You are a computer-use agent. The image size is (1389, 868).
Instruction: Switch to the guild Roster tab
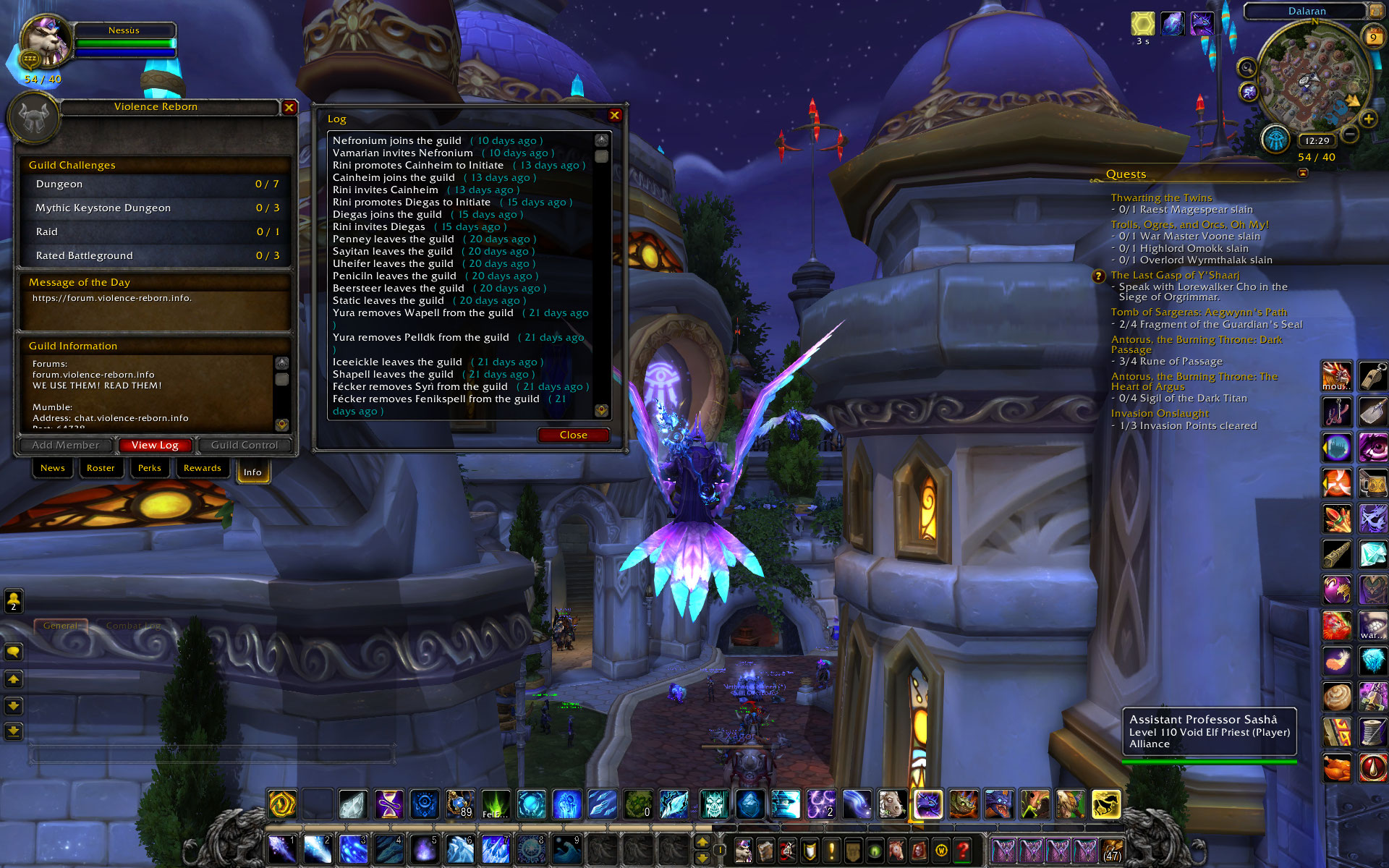[x=101, y=468]
